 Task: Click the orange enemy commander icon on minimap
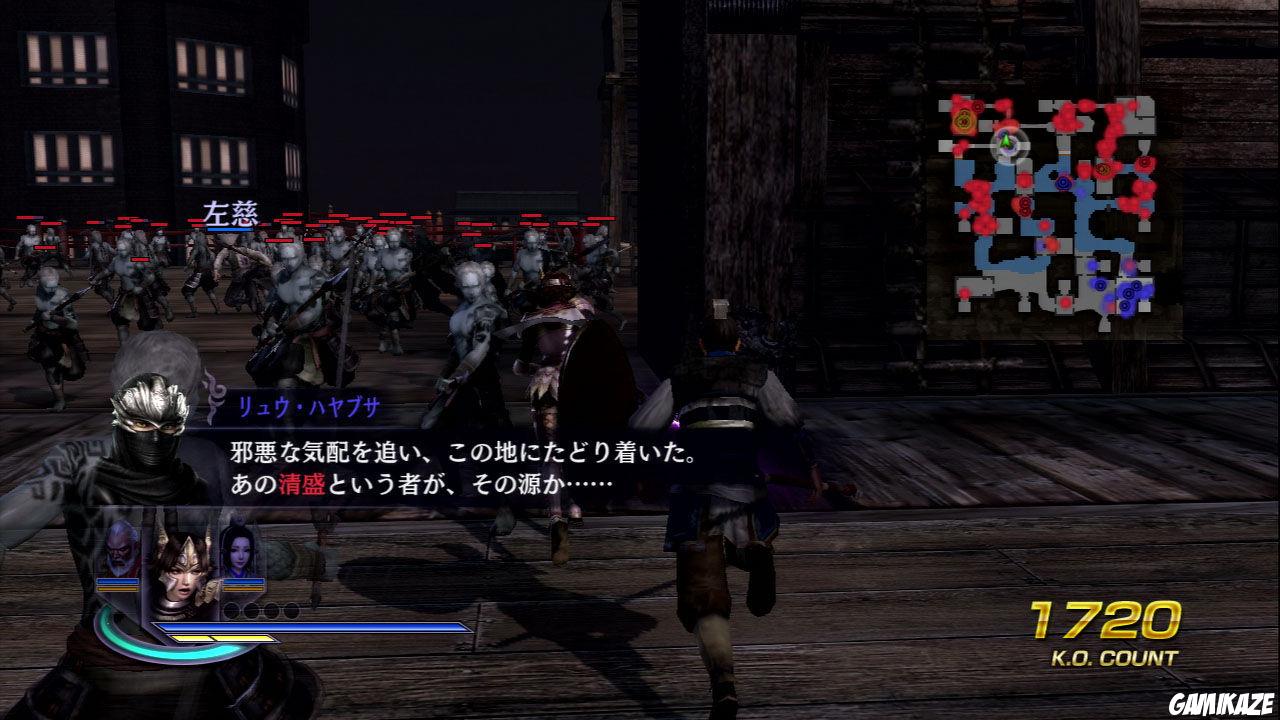(x=962, y=120)
